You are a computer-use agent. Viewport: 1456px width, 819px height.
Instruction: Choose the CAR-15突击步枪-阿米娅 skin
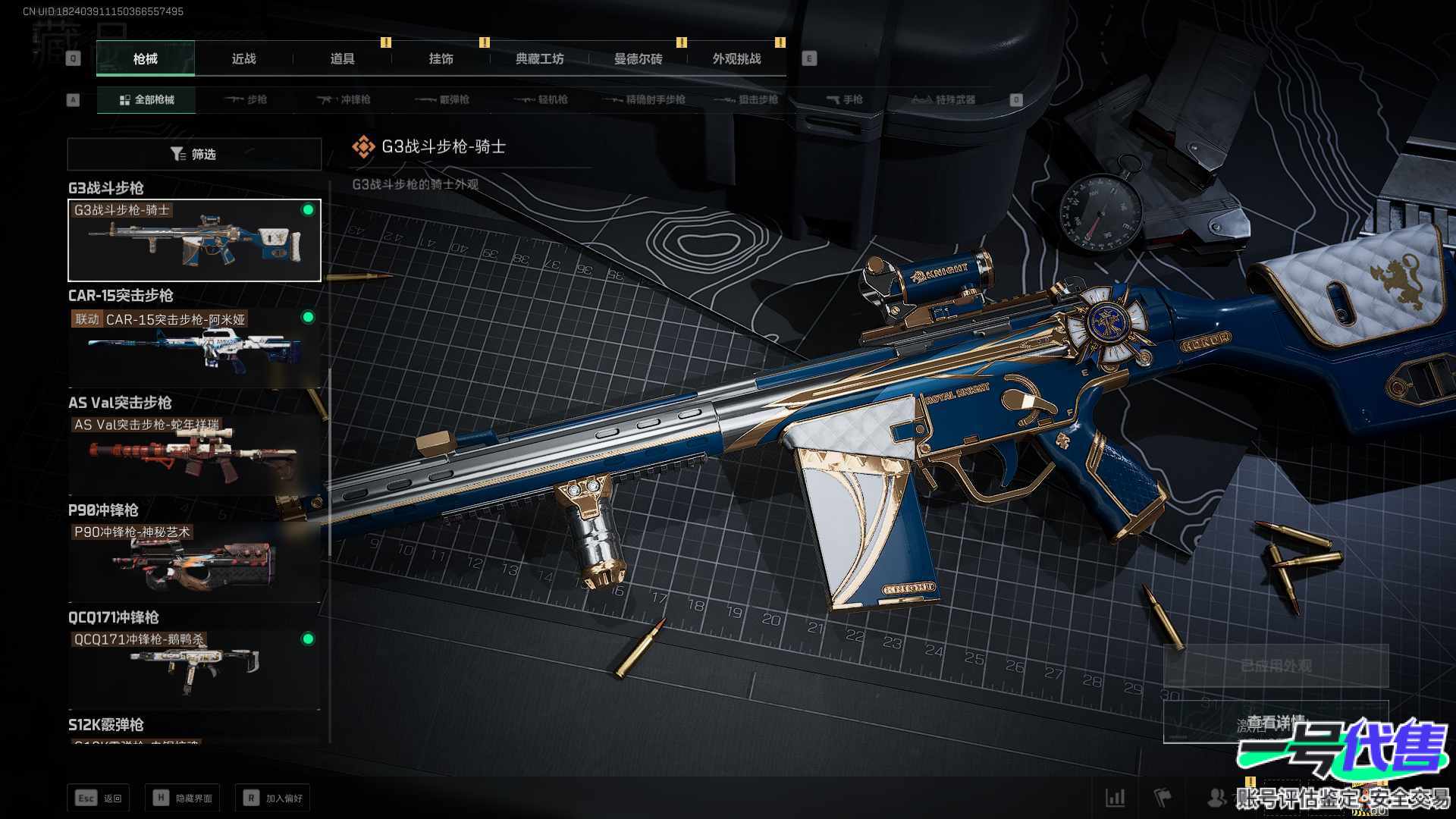[194, 349]
